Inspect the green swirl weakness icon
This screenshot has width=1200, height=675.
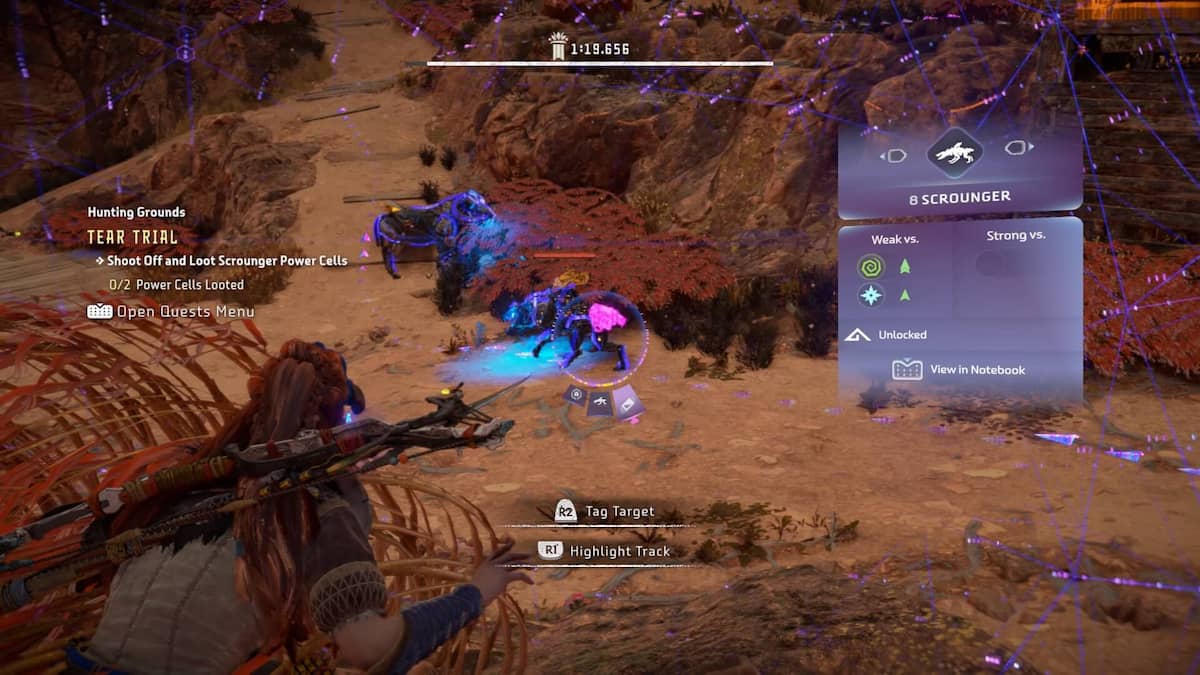pyautogui.click(x=871, y=266)
